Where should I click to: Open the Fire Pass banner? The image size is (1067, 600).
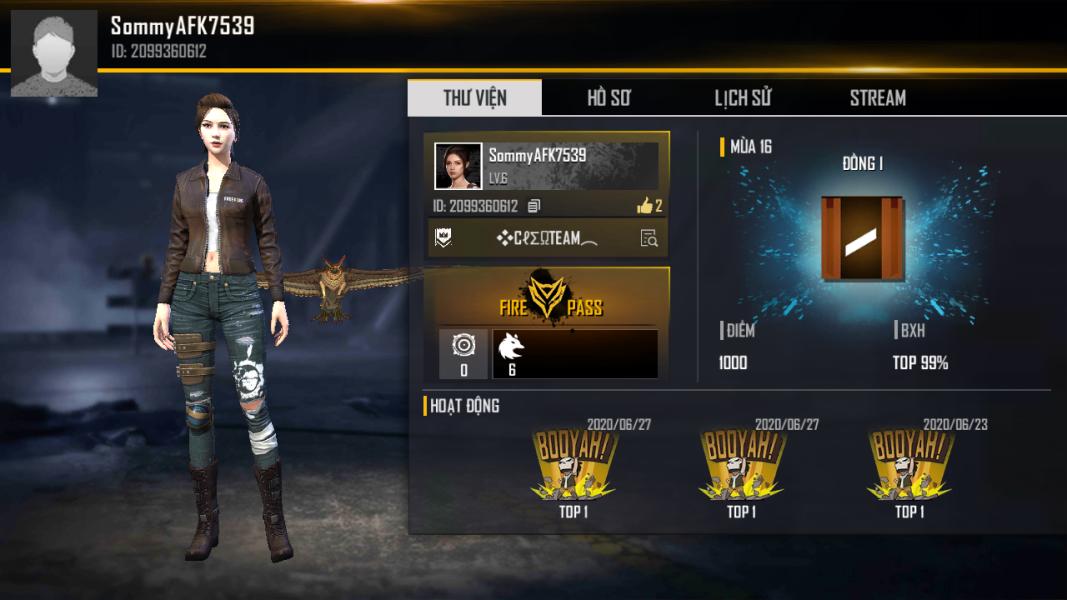(x=547, y=297)
